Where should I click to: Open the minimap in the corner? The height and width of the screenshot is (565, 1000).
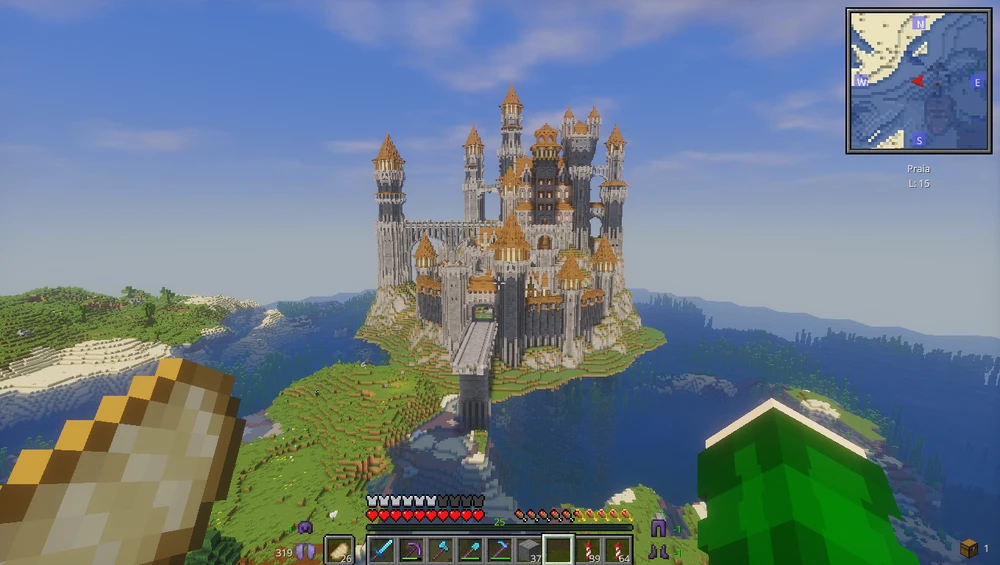coord(918,81)
